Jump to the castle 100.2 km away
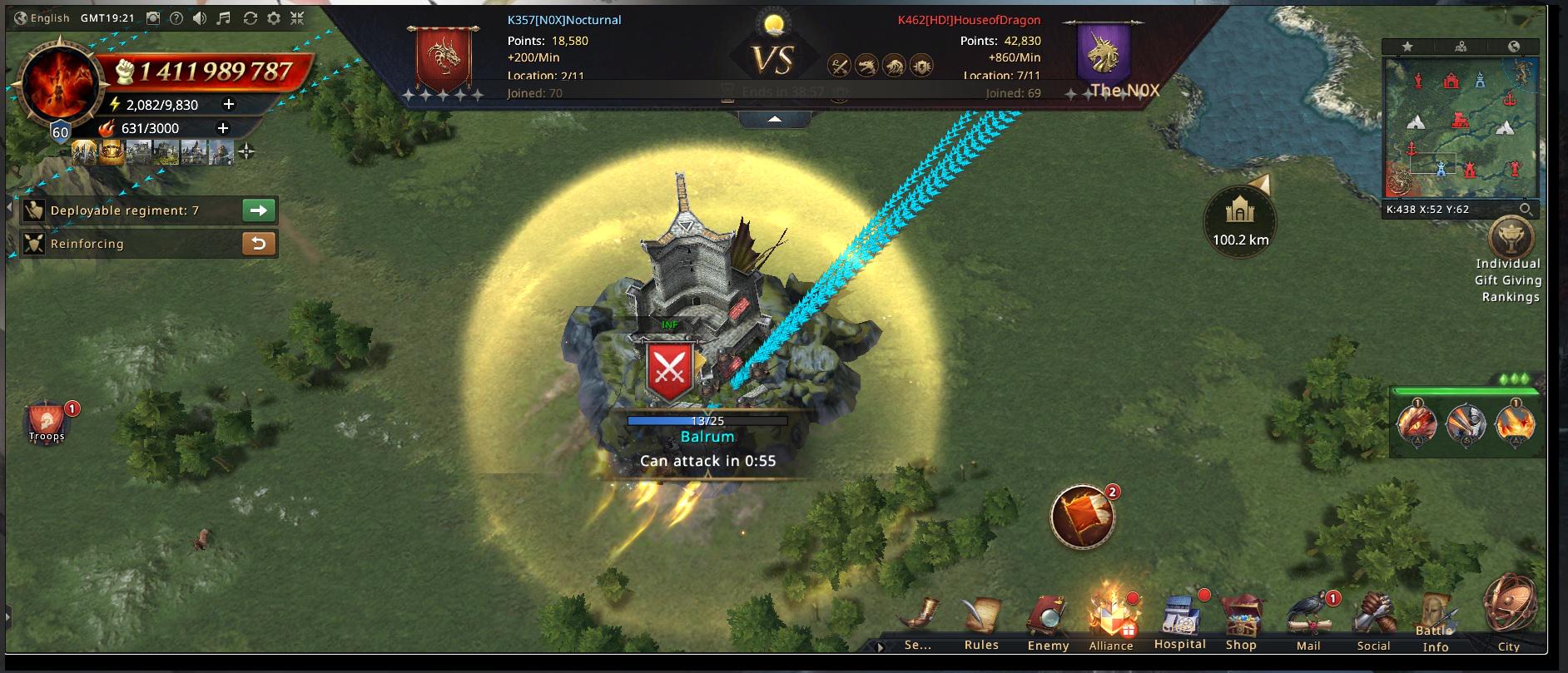The image size is (1568, 673). point(1240,220)
